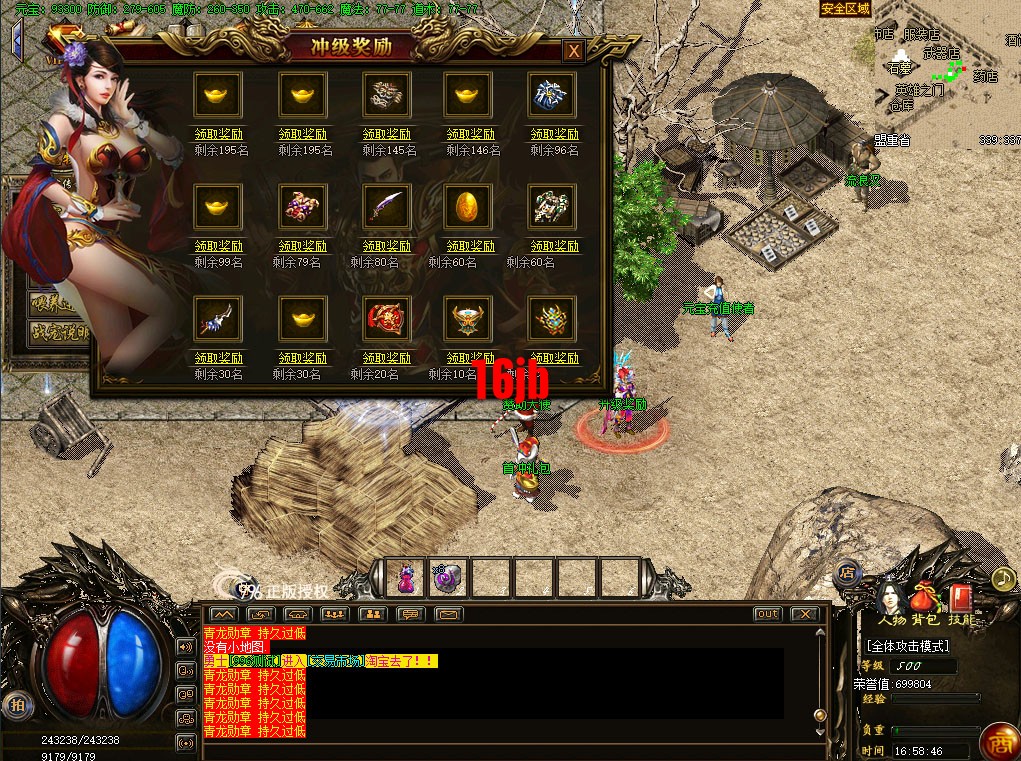The width and height of the screenshot is (1021, 761).
Task: Use the purple orb hotbar item
Action: point(447,578)
